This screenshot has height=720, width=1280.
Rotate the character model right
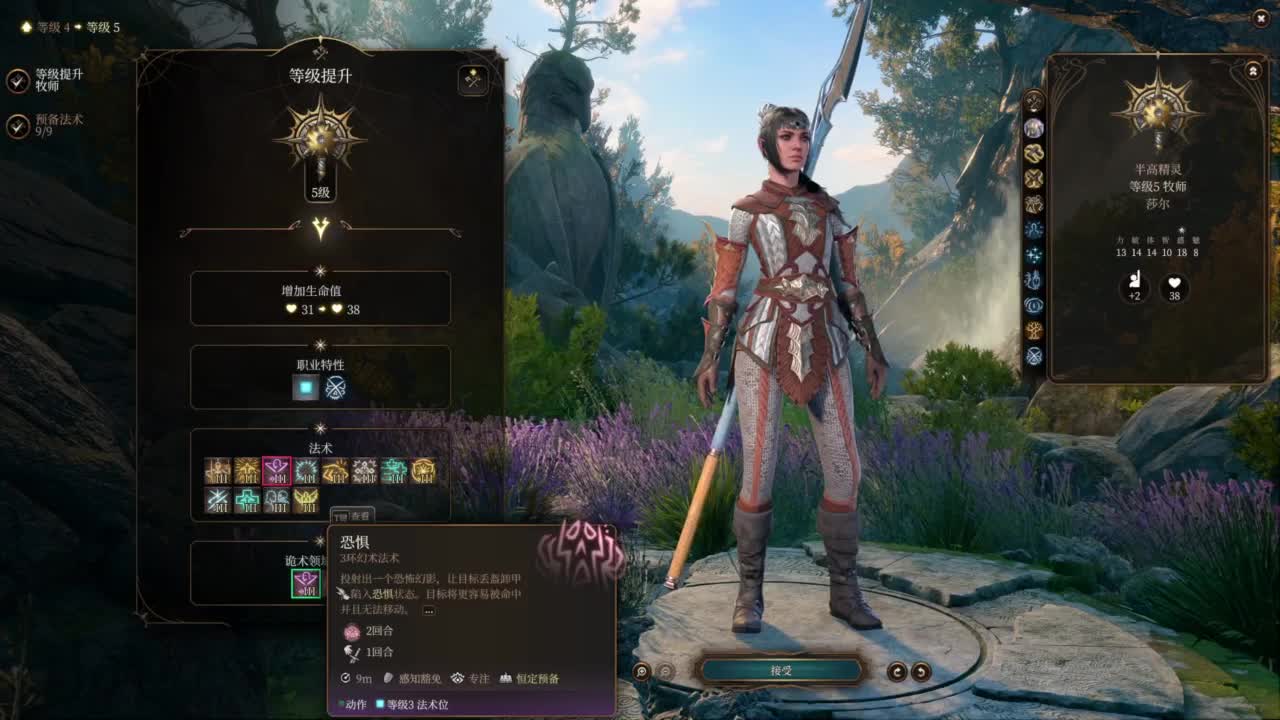click(921, 672)
